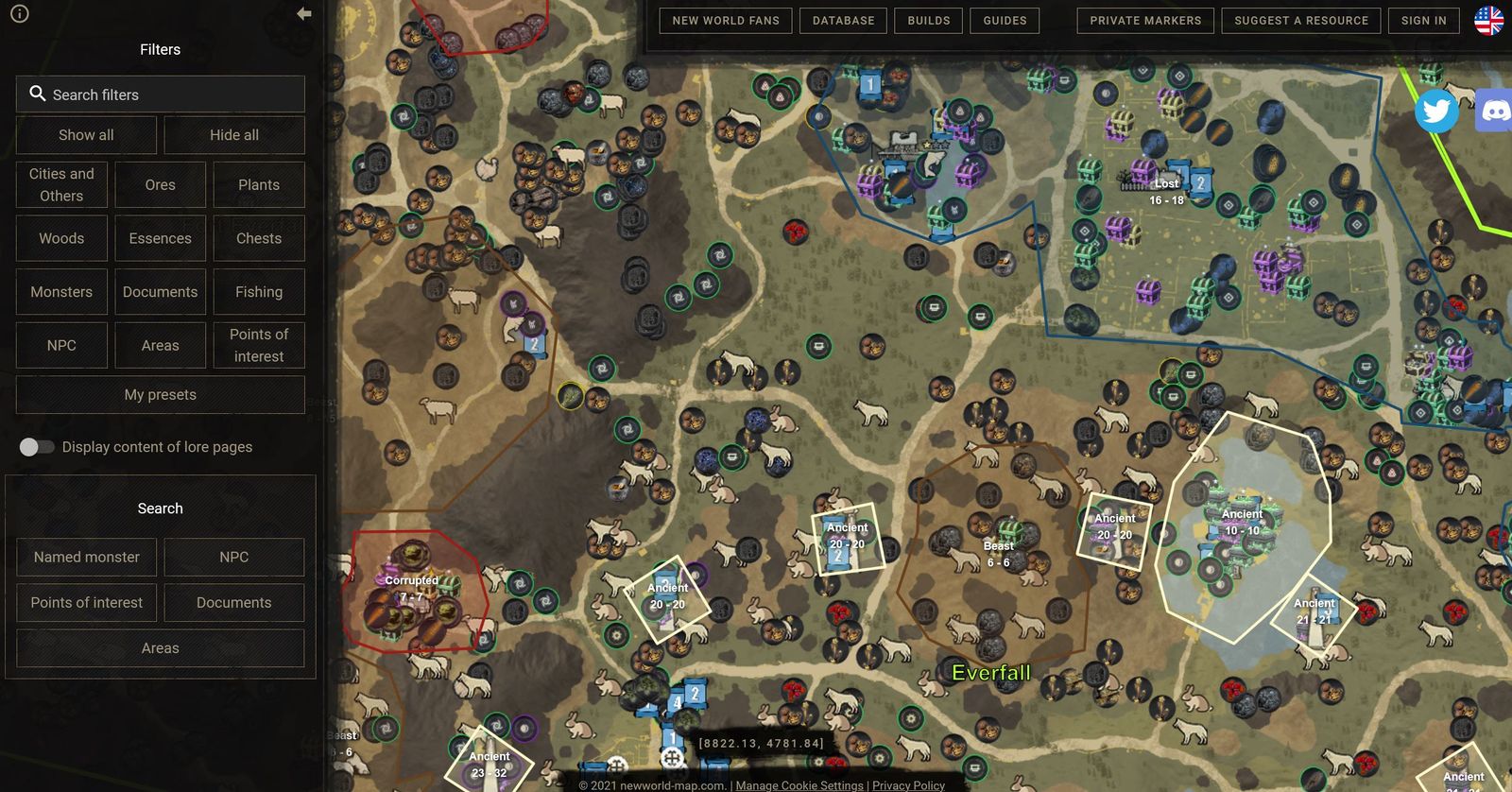Viewport: 1512px width, 792px height.
Task: Click the magnifier icon in the filter search bar
Action: (x=38, y=94)
